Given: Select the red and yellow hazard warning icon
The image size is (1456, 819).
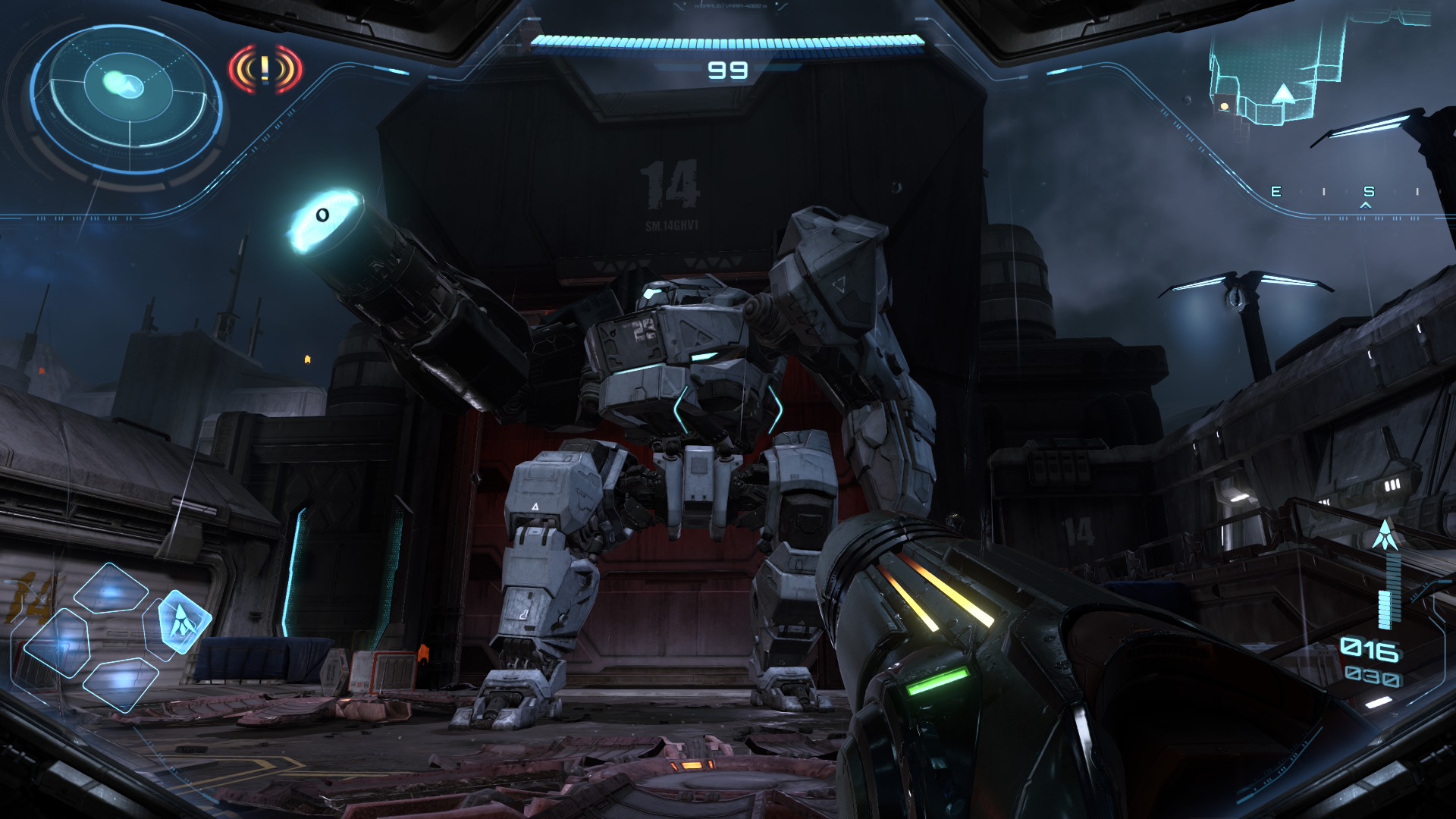Looking at the screenshot, I should (265, 70).
